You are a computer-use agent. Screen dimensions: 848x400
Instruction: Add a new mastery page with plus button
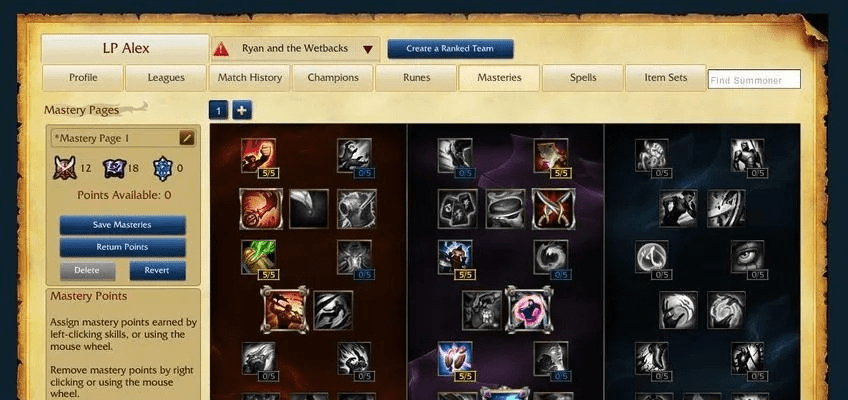click(242, 110)
